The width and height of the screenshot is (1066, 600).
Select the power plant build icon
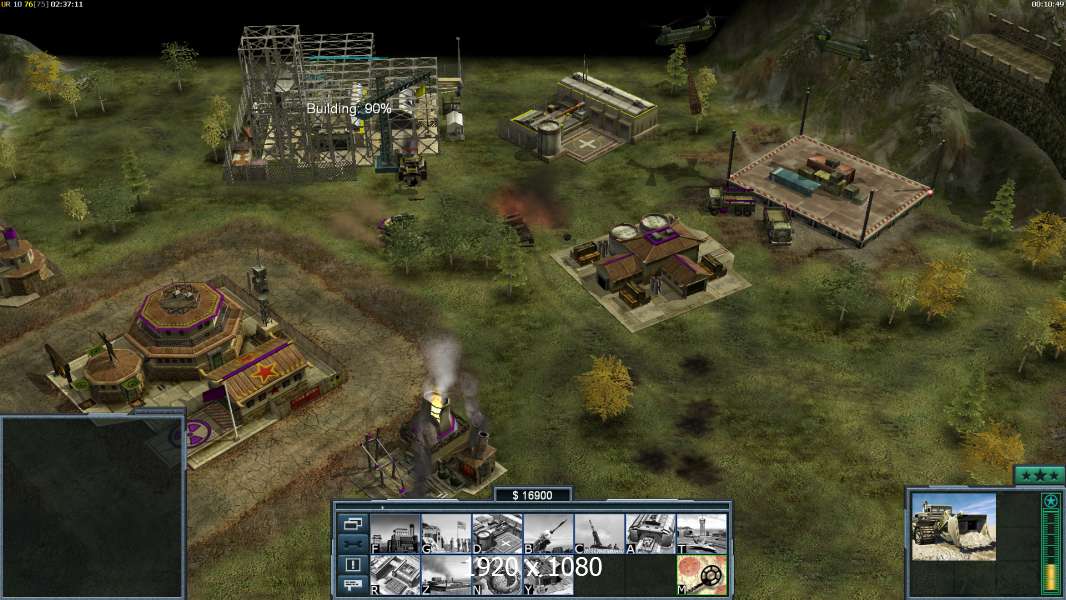[x=395, y=533]
